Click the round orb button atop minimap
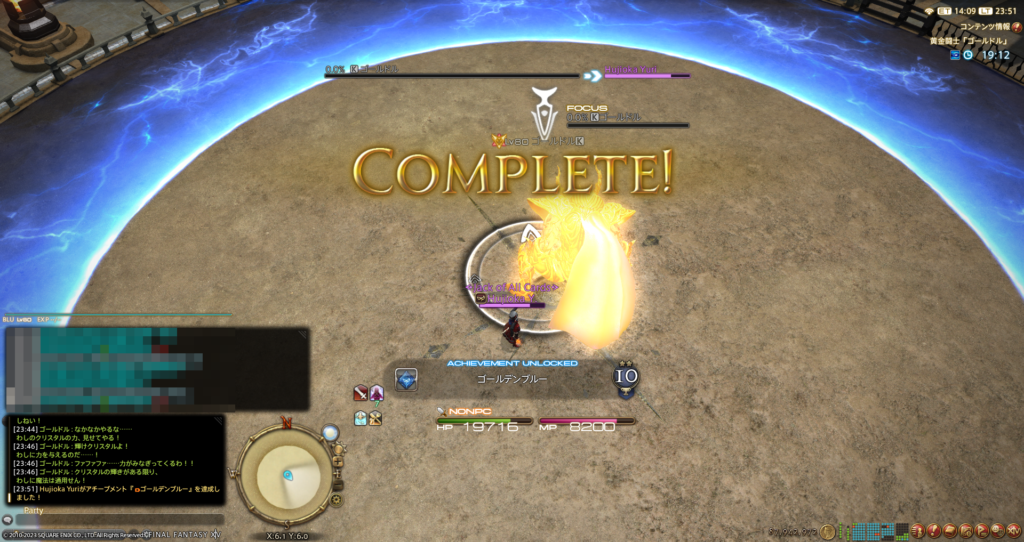Viewport: 1024px width, 542px height. (331, 433)
